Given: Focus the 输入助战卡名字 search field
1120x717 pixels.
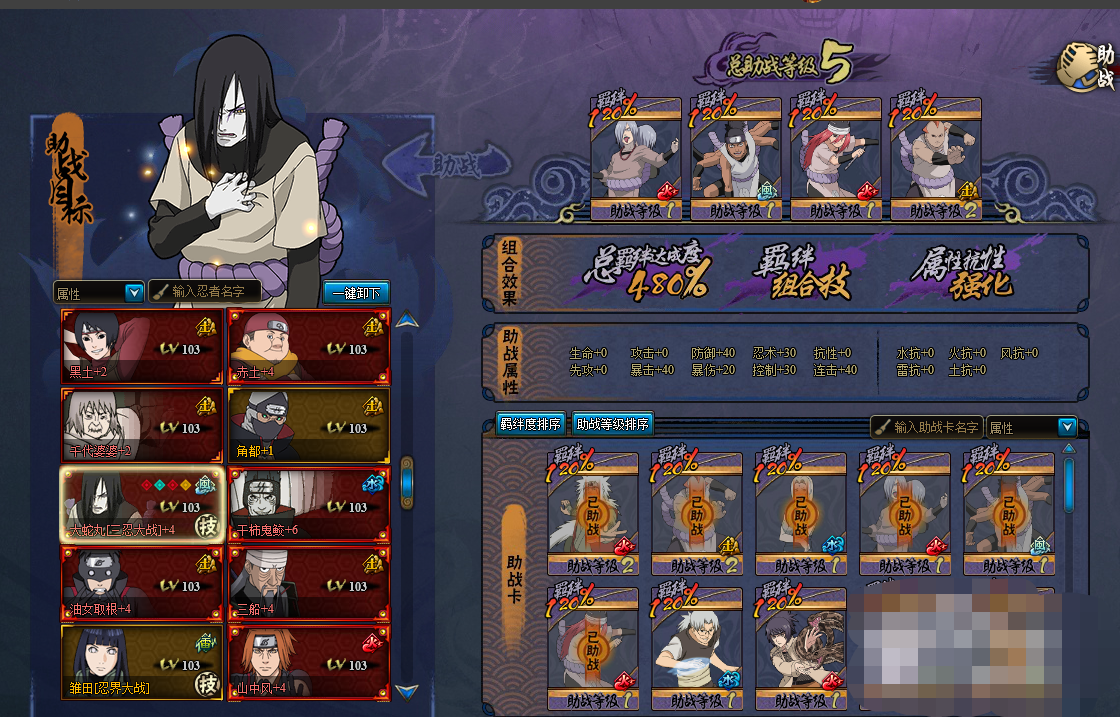Looking at the screenshot, I should pos(926,427).
